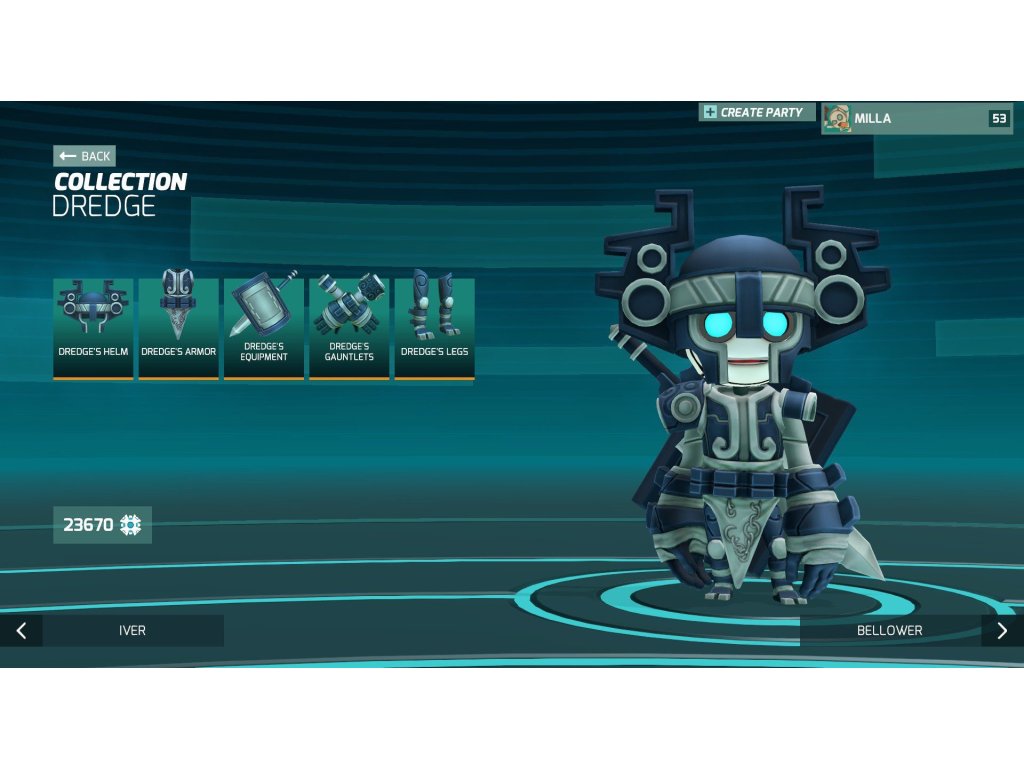
Task: Open the Create Party option
Action: (x=757, y=113)
